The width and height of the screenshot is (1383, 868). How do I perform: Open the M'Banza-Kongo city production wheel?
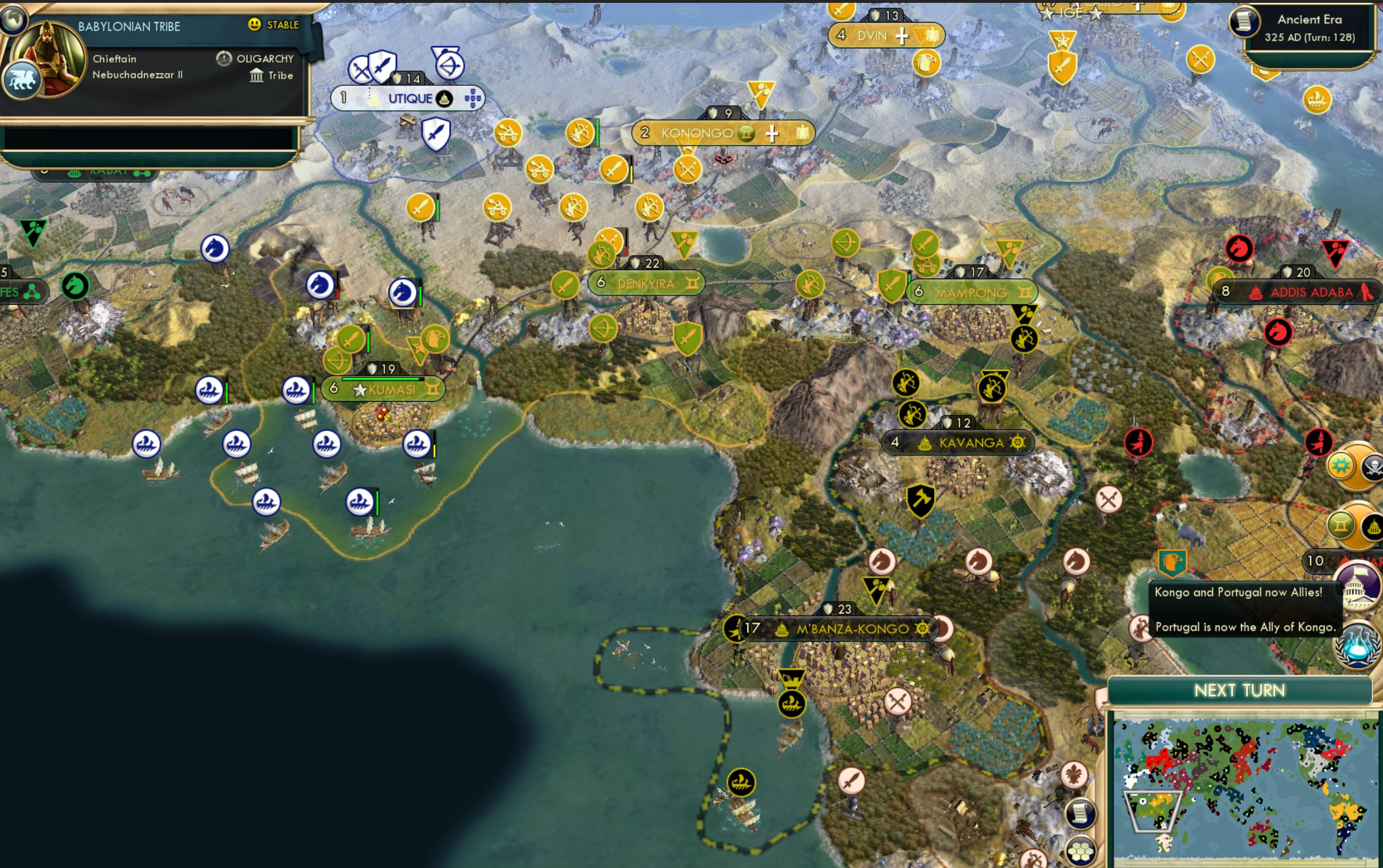pos(922,628)
